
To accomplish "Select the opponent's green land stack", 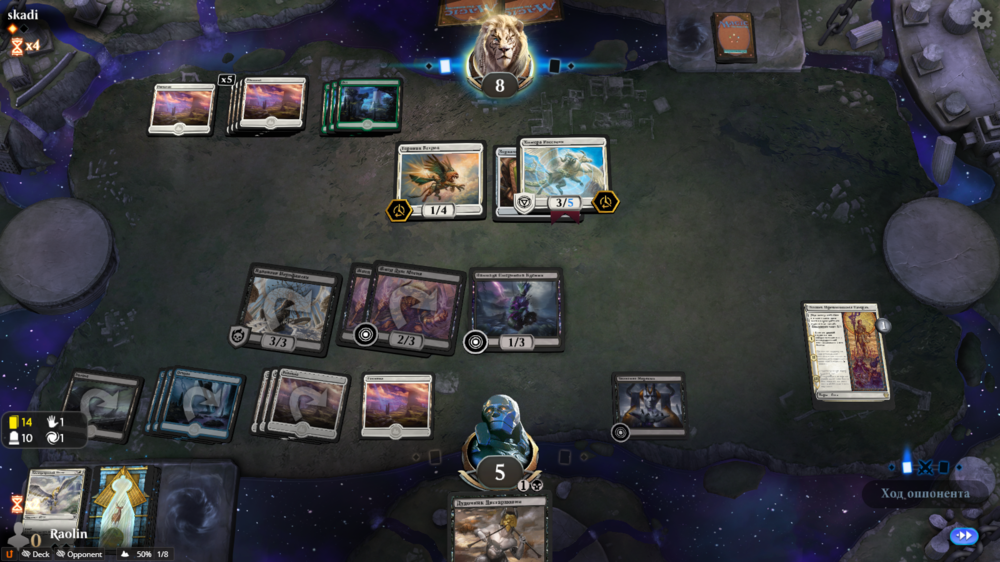I will [366, 106].
